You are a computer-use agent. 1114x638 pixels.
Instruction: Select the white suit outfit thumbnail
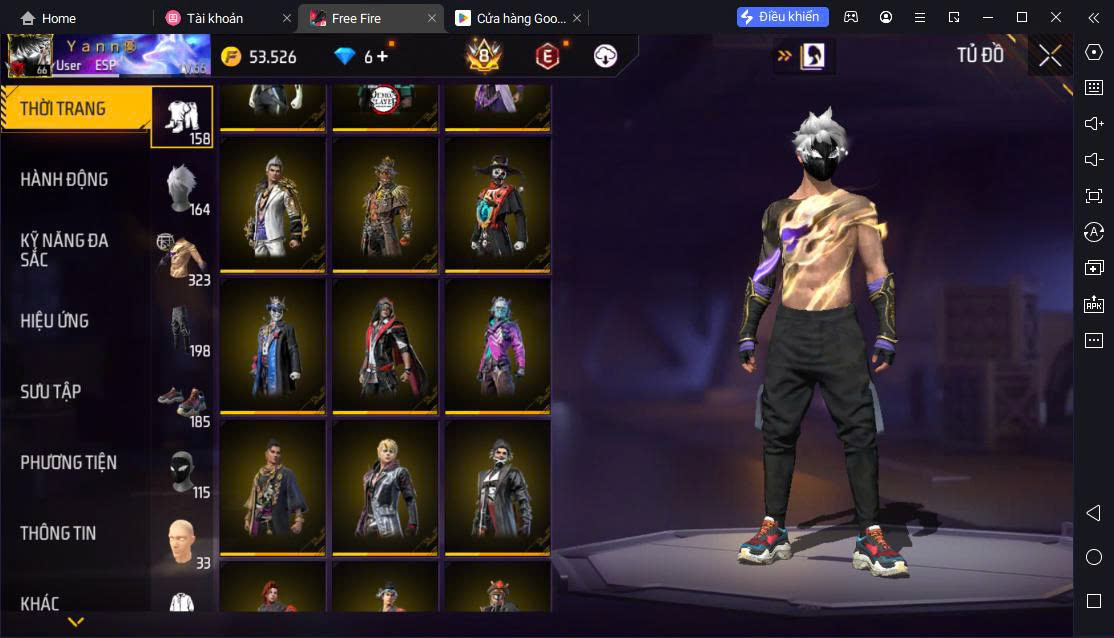(x=273, y=204)
